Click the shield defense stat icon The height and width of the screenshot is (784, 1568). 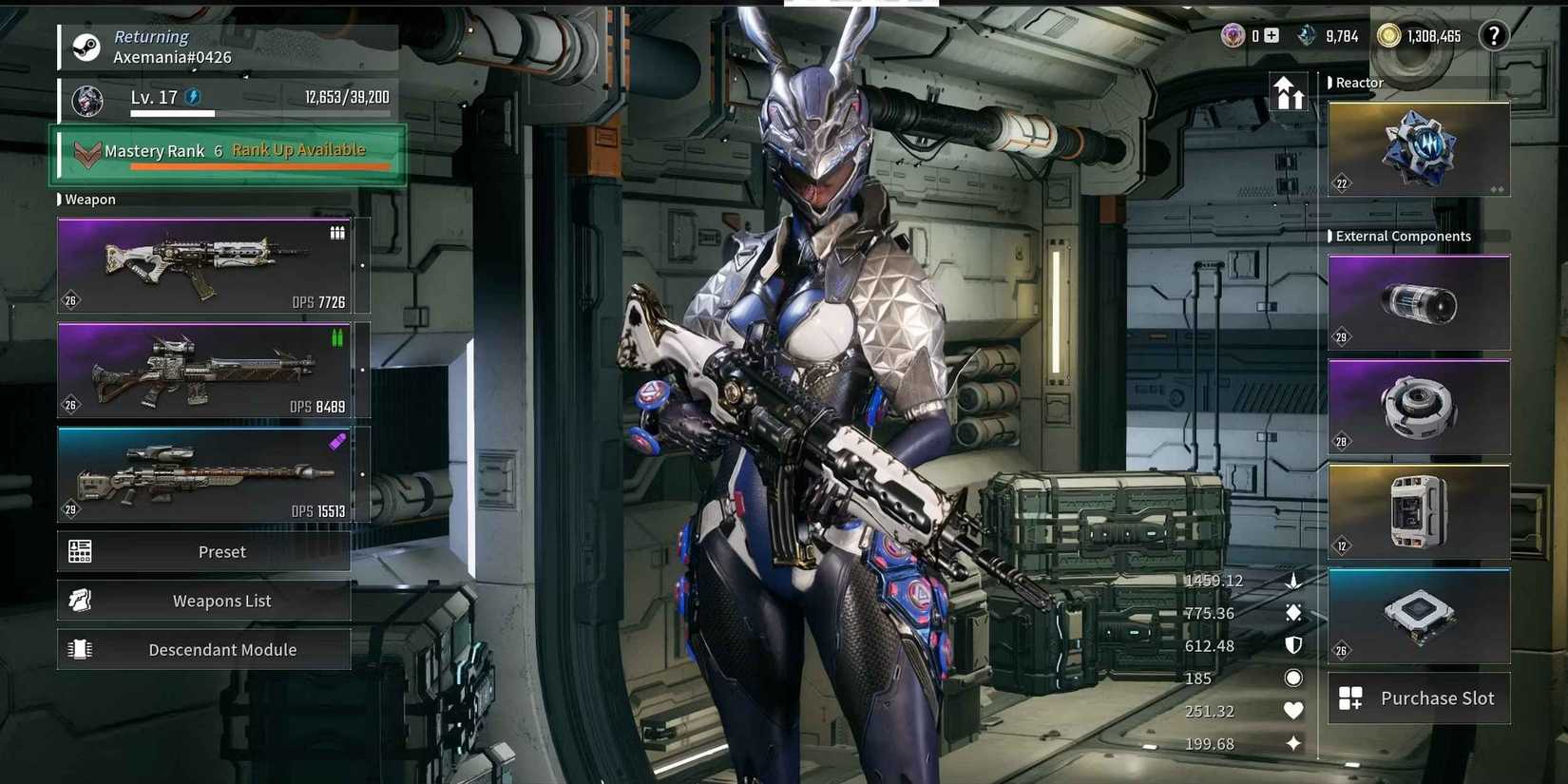click(x=1292, y=645)
